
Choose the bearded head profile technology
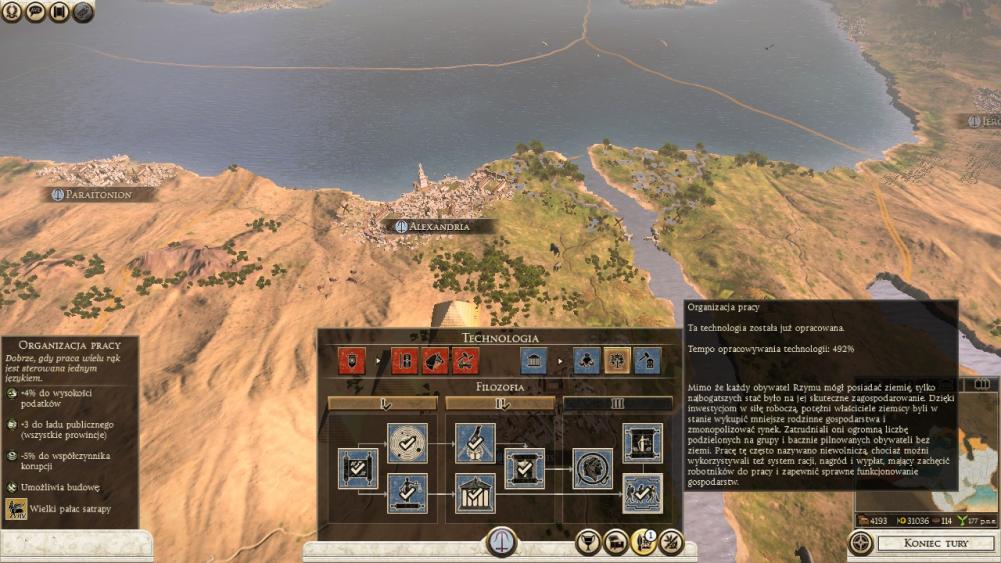coord(592,468)
